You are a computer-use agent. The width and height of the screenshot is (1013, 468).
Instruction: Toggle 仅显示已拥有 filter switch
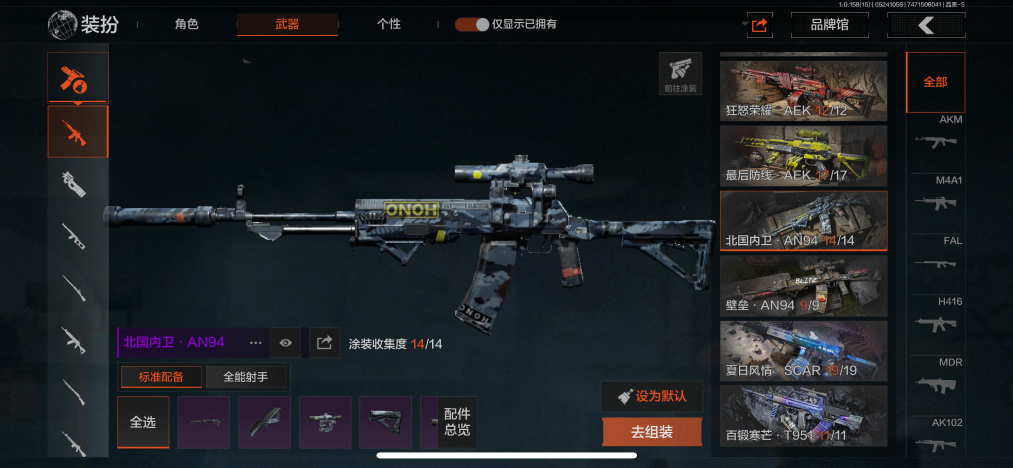472,24
